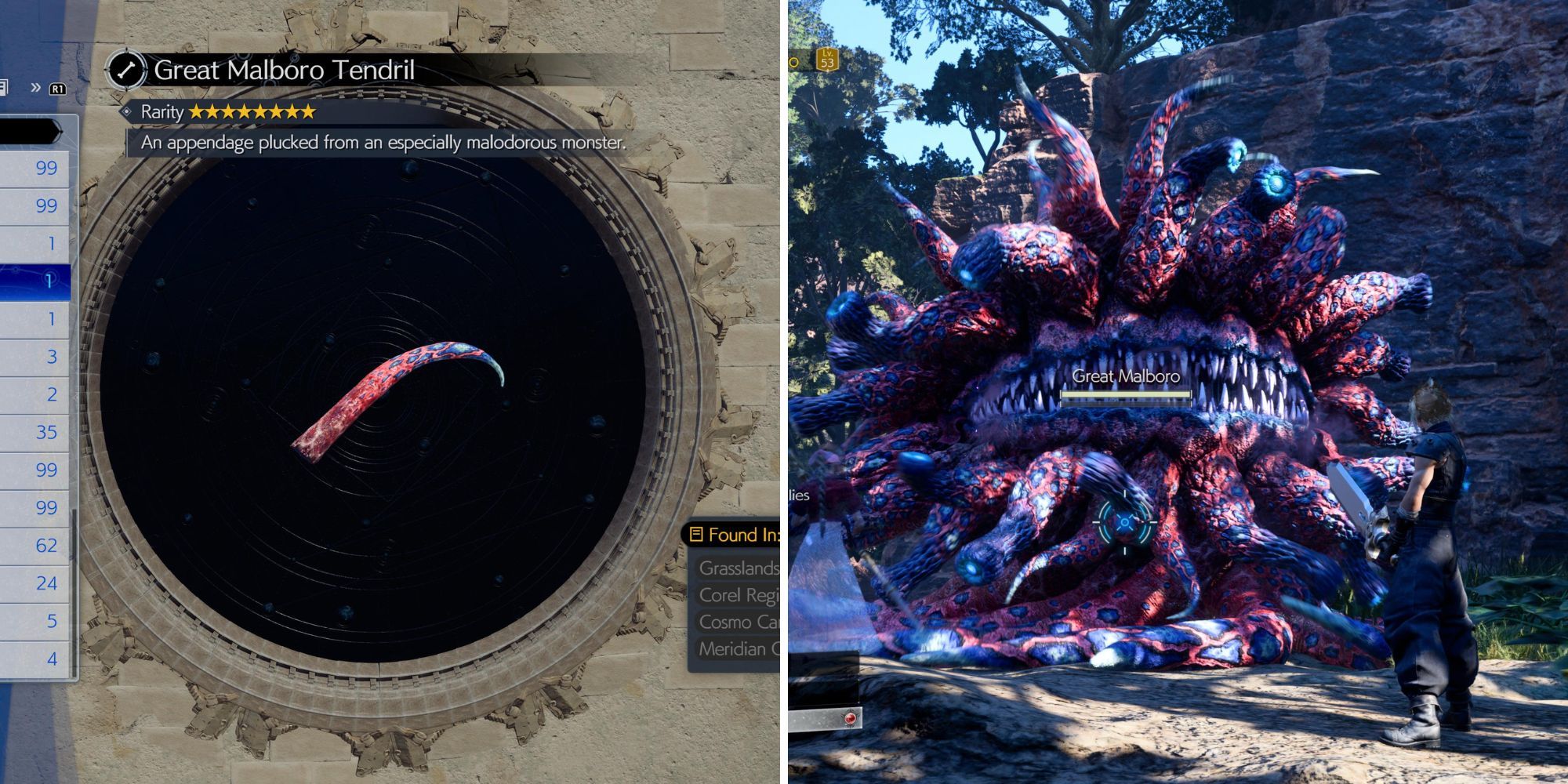Pick the item row with quantity 24
Screen dimensions: 1568x784
[35, 583]
